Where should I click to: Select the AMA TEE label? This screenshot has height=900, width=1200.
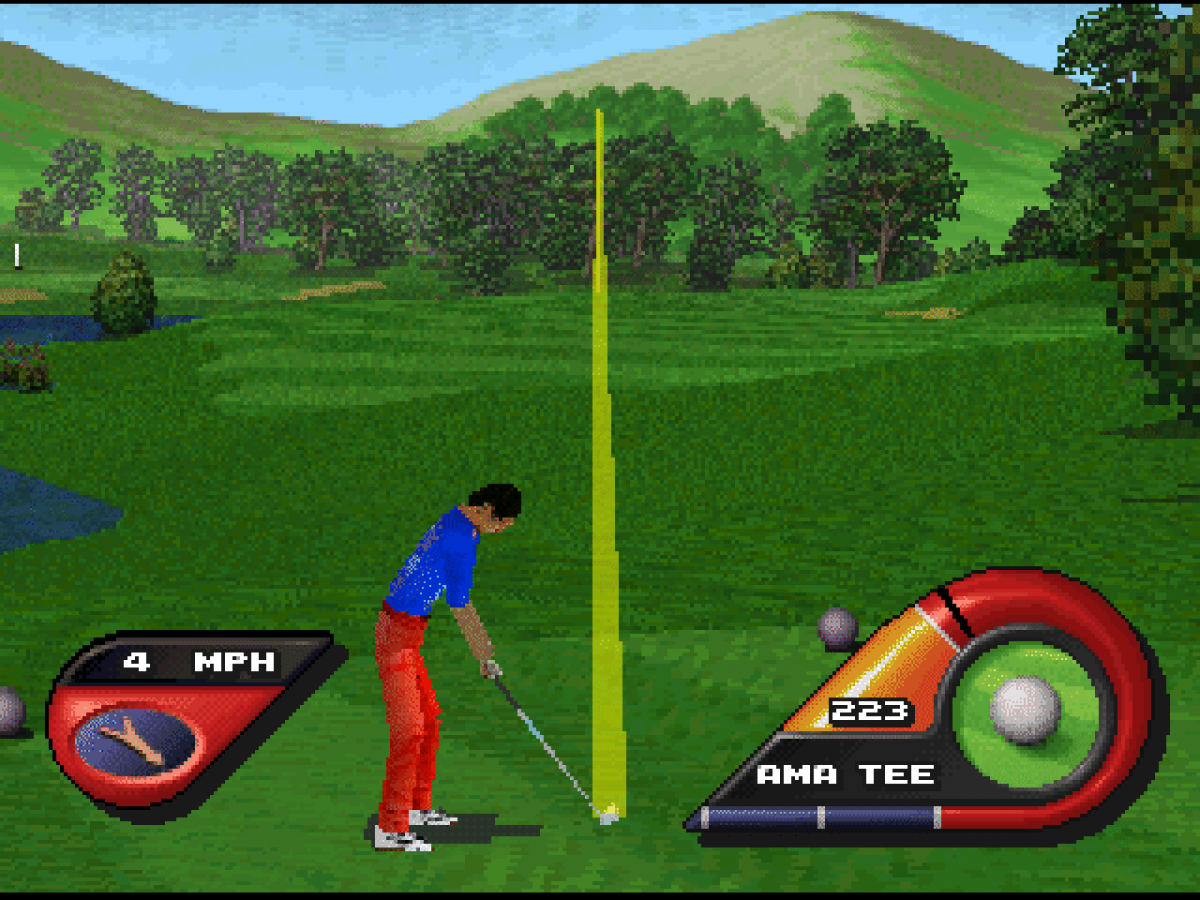[845, 774]
